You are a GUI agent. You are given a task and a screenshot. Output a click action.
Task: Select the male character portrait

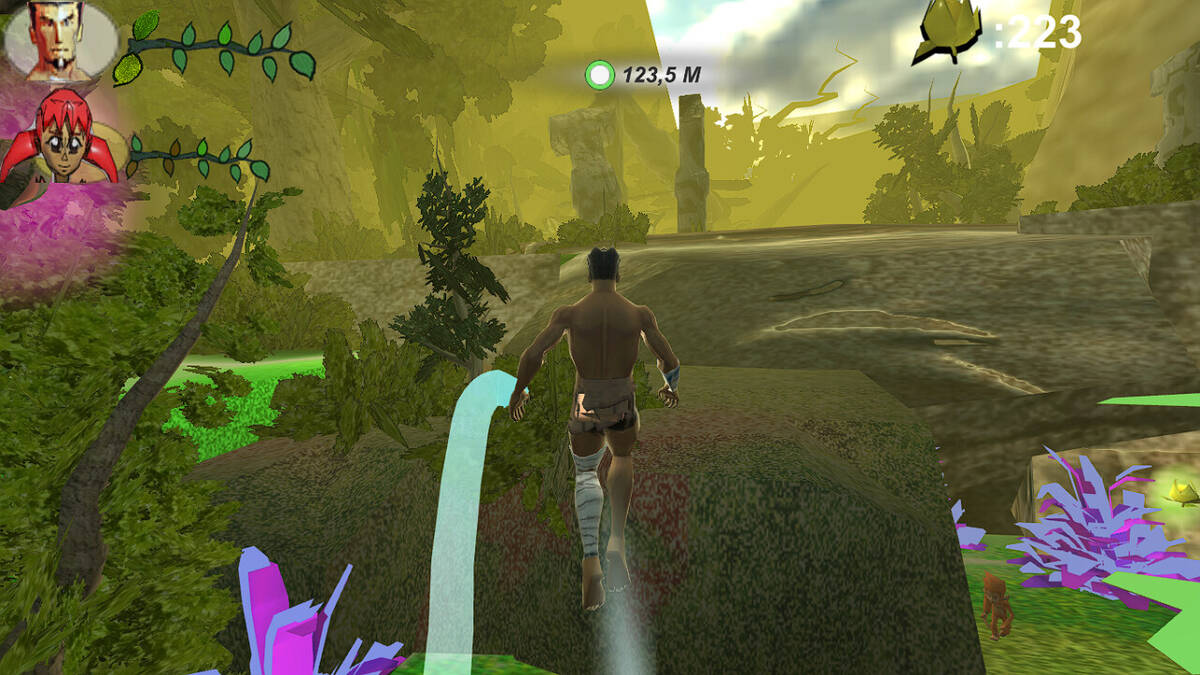(x=60, y=40)
